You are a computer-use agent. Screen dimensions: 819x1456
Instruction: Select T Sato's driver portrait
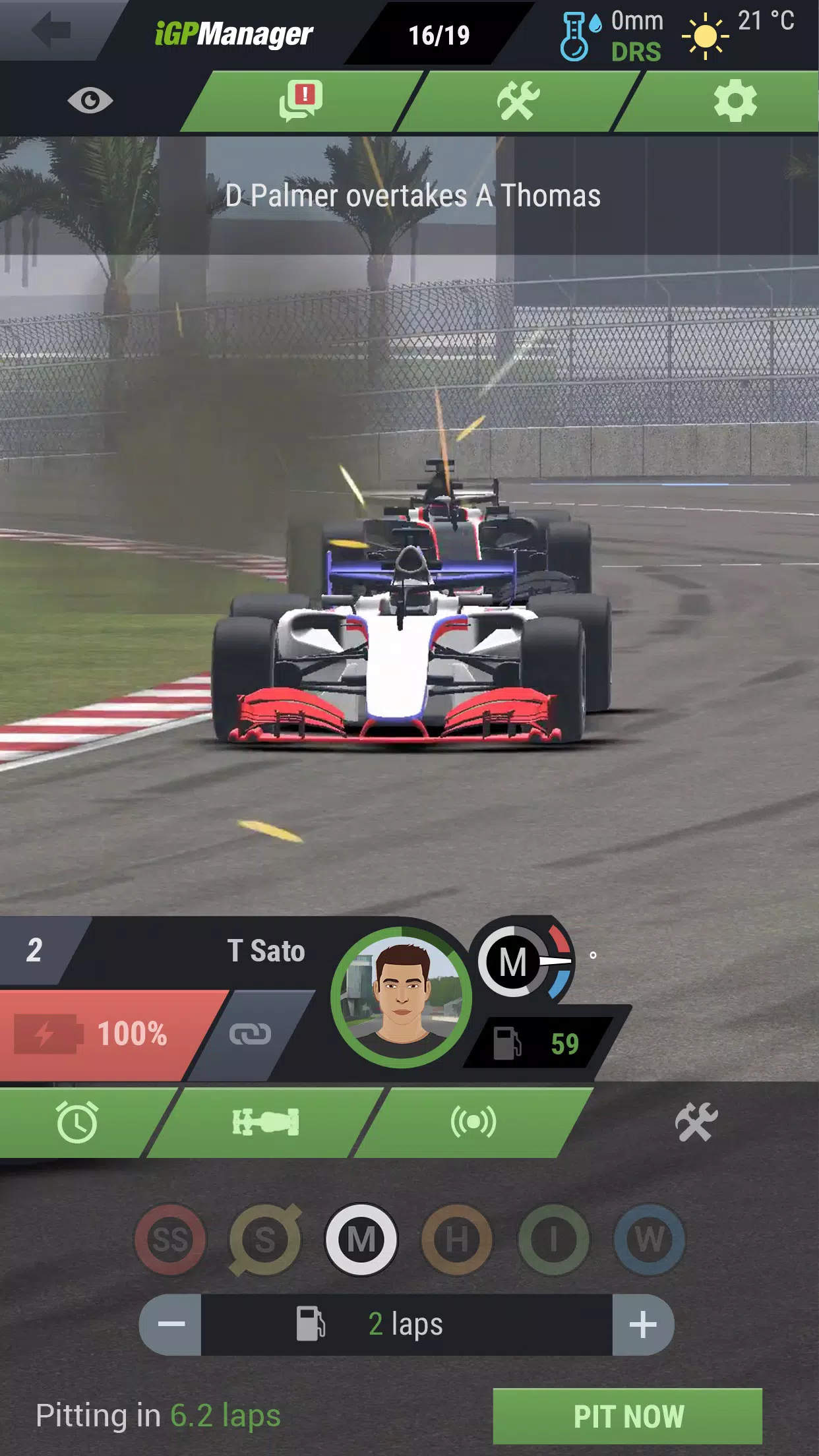[x=401, y=997]
